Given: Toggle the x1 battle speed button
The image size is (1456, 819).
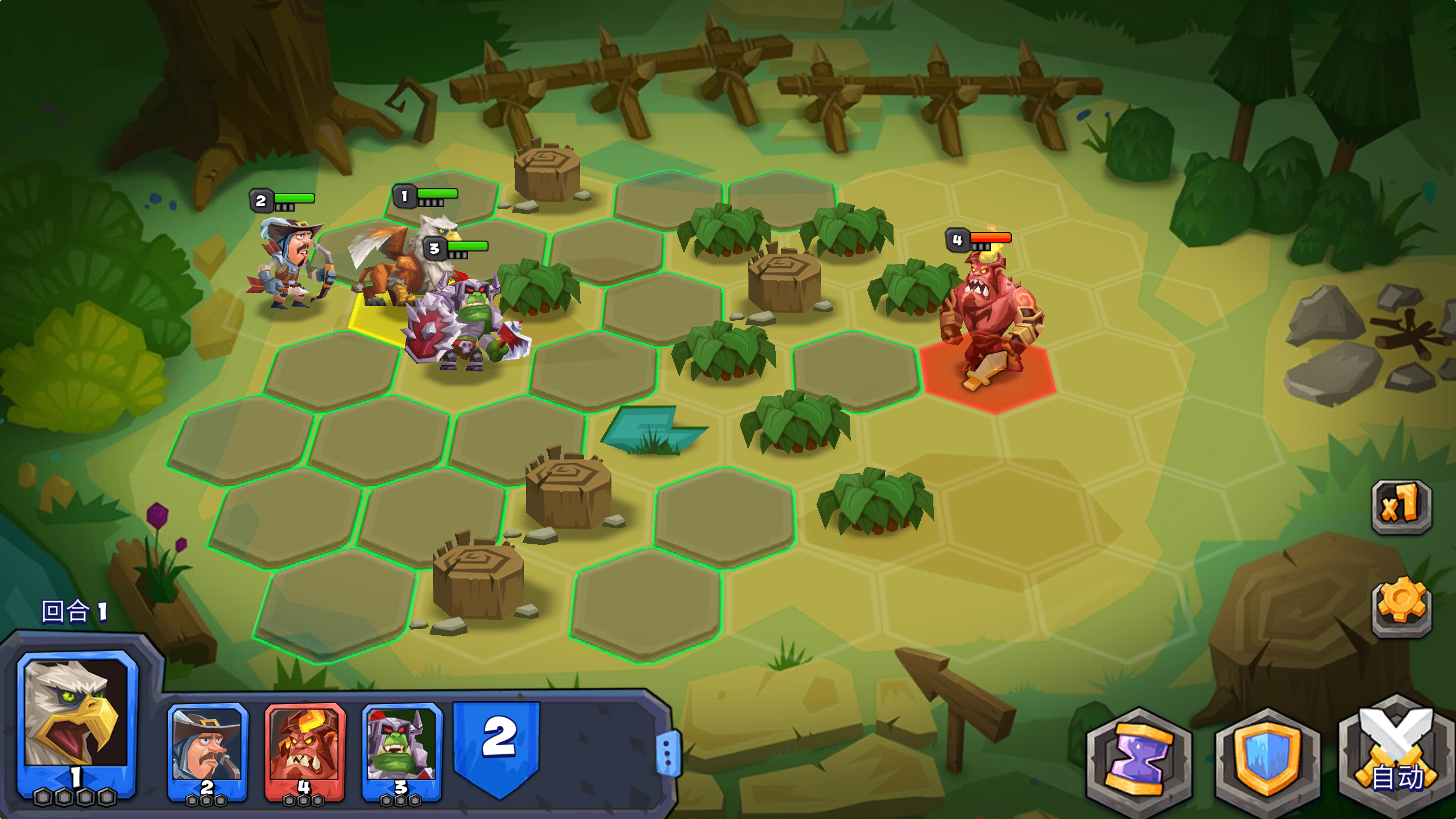Looking at the screenshot, I should 1401,506.
